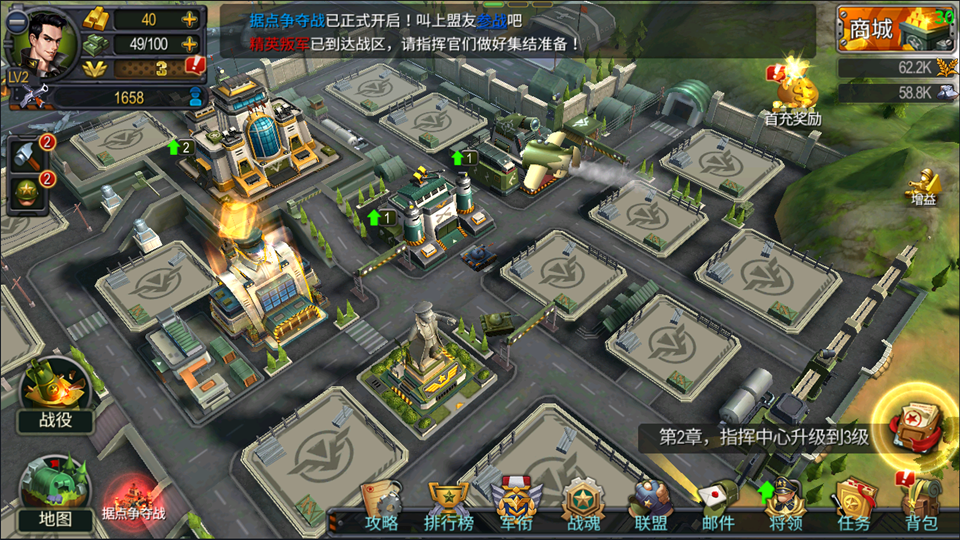The image size is (960, 540).
Task: Check the 邮件 mailbox
Action: point(717,505)
